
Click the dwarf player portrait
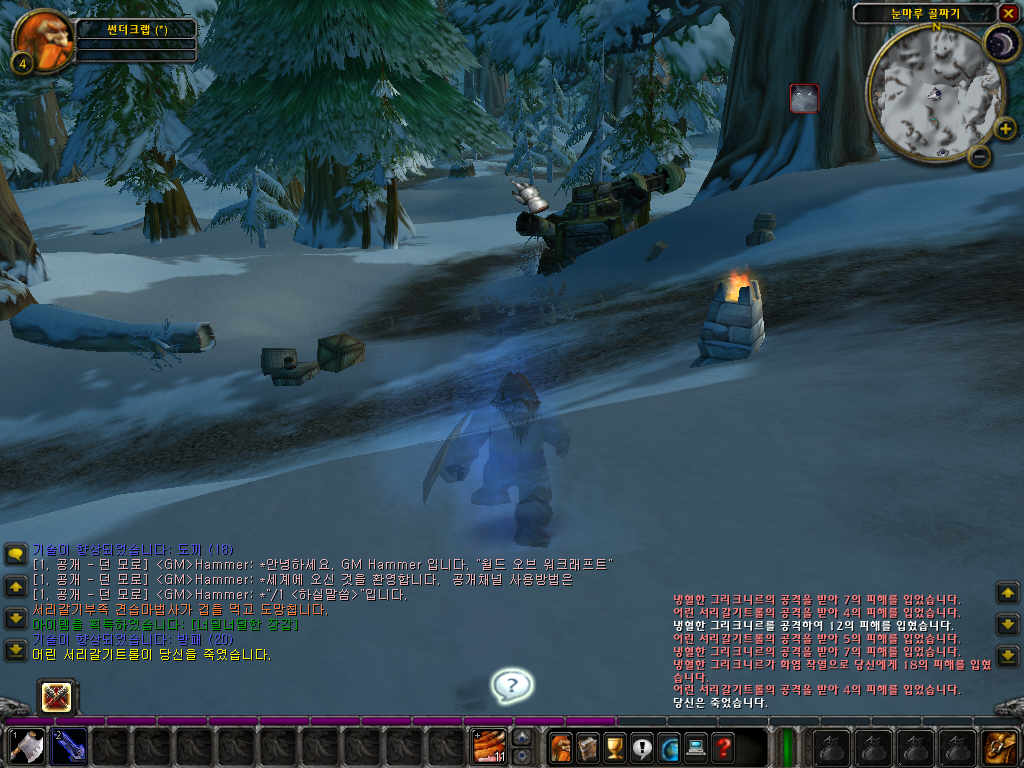(x=41, y=38)
